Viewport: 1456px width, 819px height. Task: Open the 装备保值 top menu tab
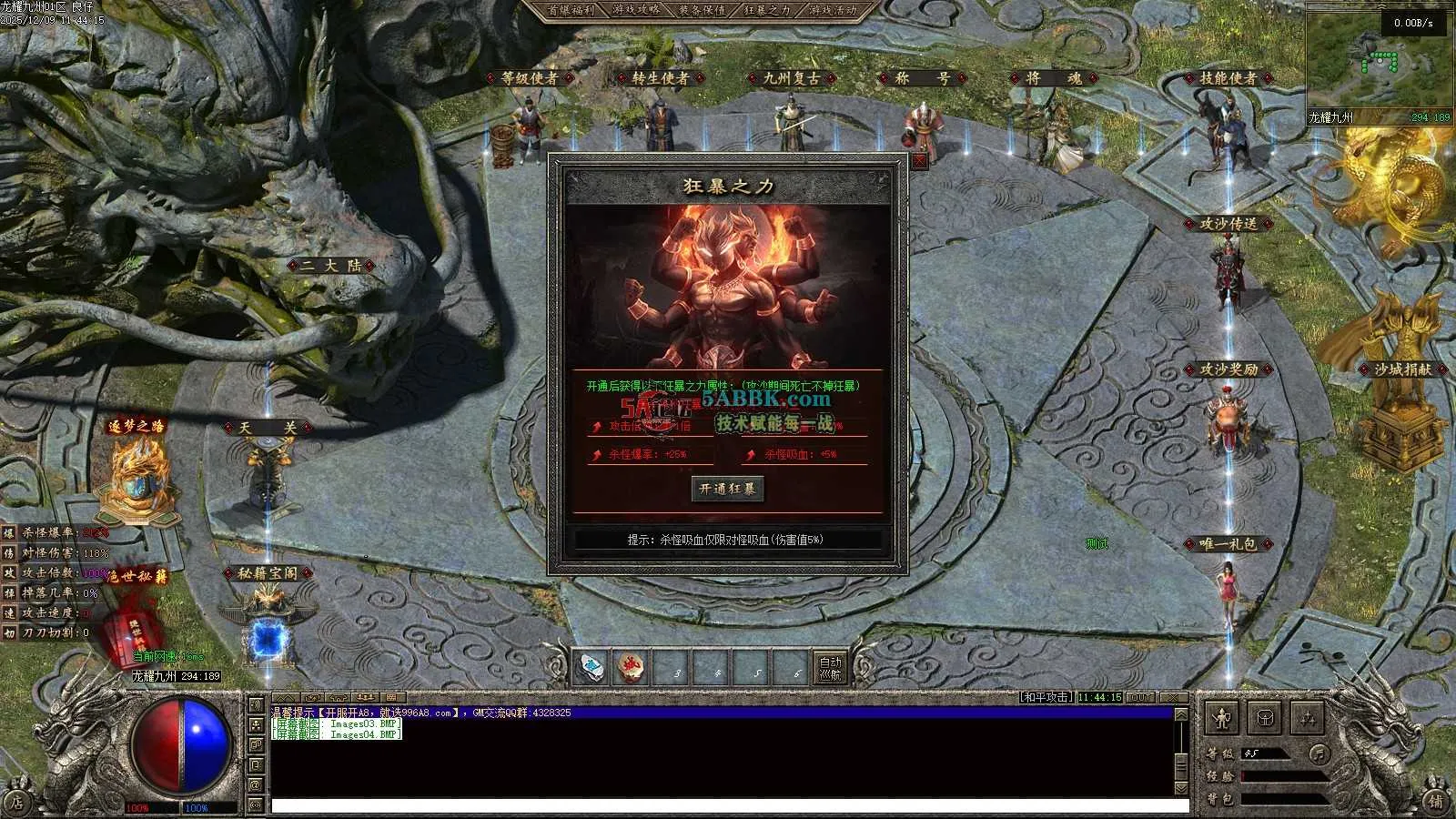[x=702, y=11]
